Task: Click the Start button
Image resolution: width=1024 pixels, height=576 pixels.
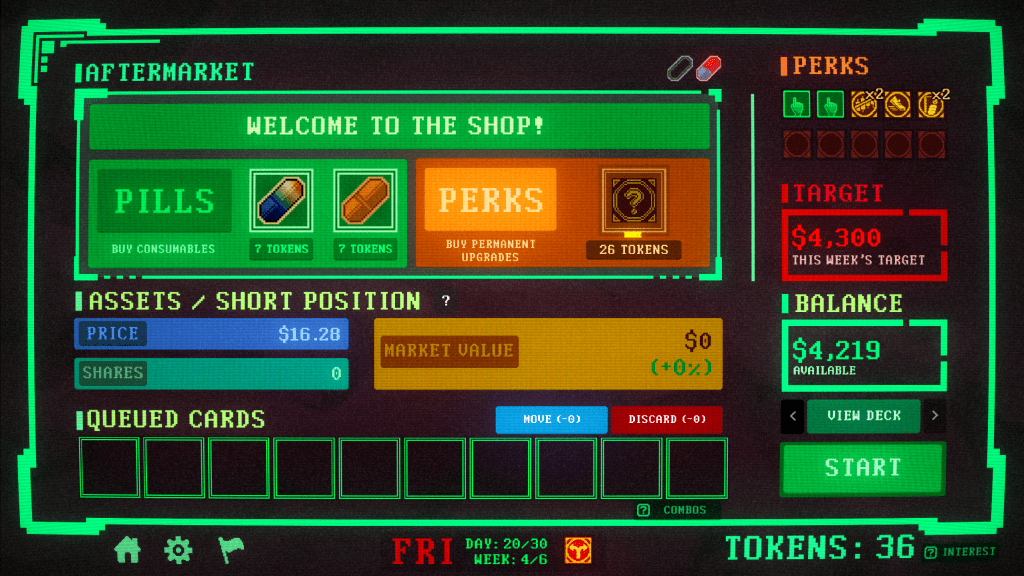Action: (862, 467)
